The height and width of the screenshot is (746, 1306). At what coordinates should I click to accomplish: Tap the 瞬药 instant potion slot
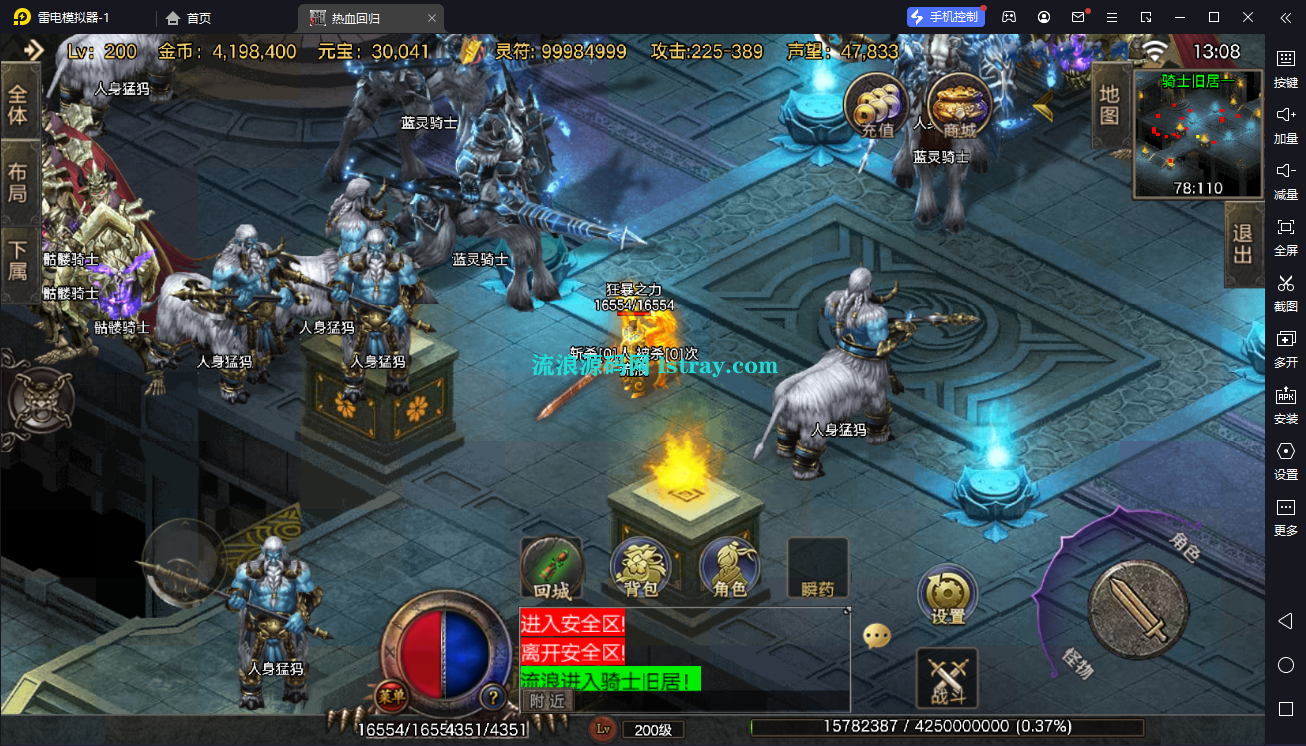point(818,569)
